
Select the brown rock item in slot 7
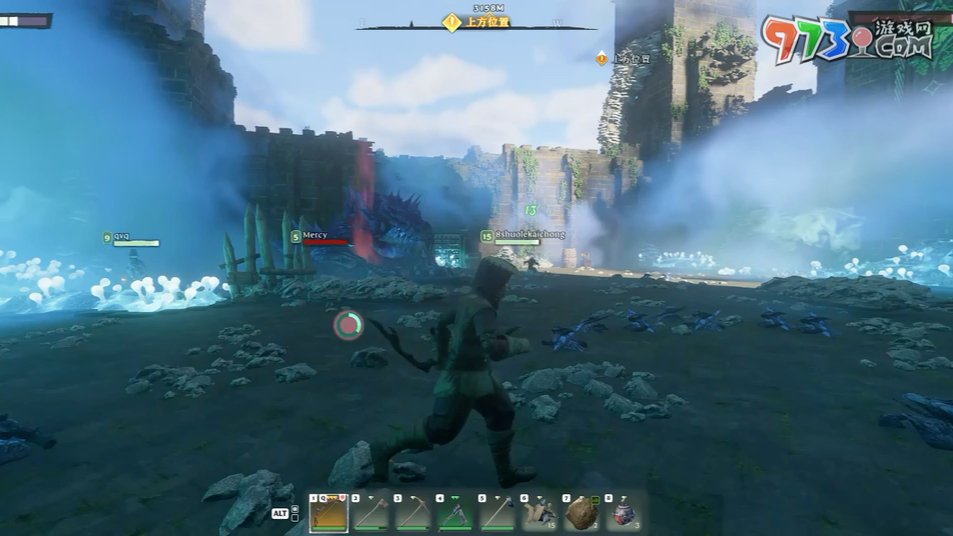coord(580,514)
